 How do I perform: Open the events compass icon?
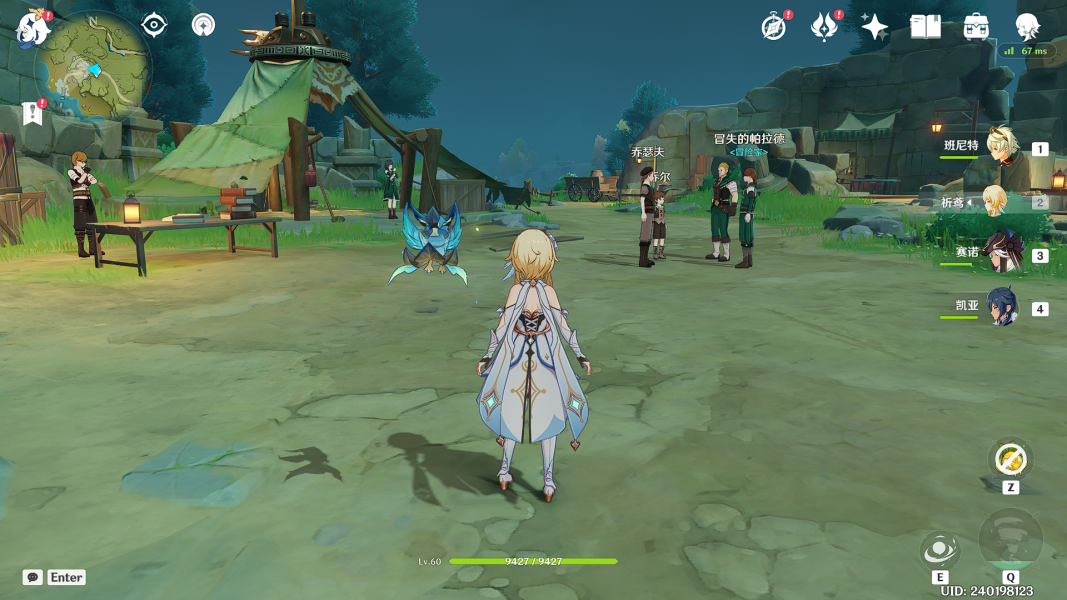[774, 27]
